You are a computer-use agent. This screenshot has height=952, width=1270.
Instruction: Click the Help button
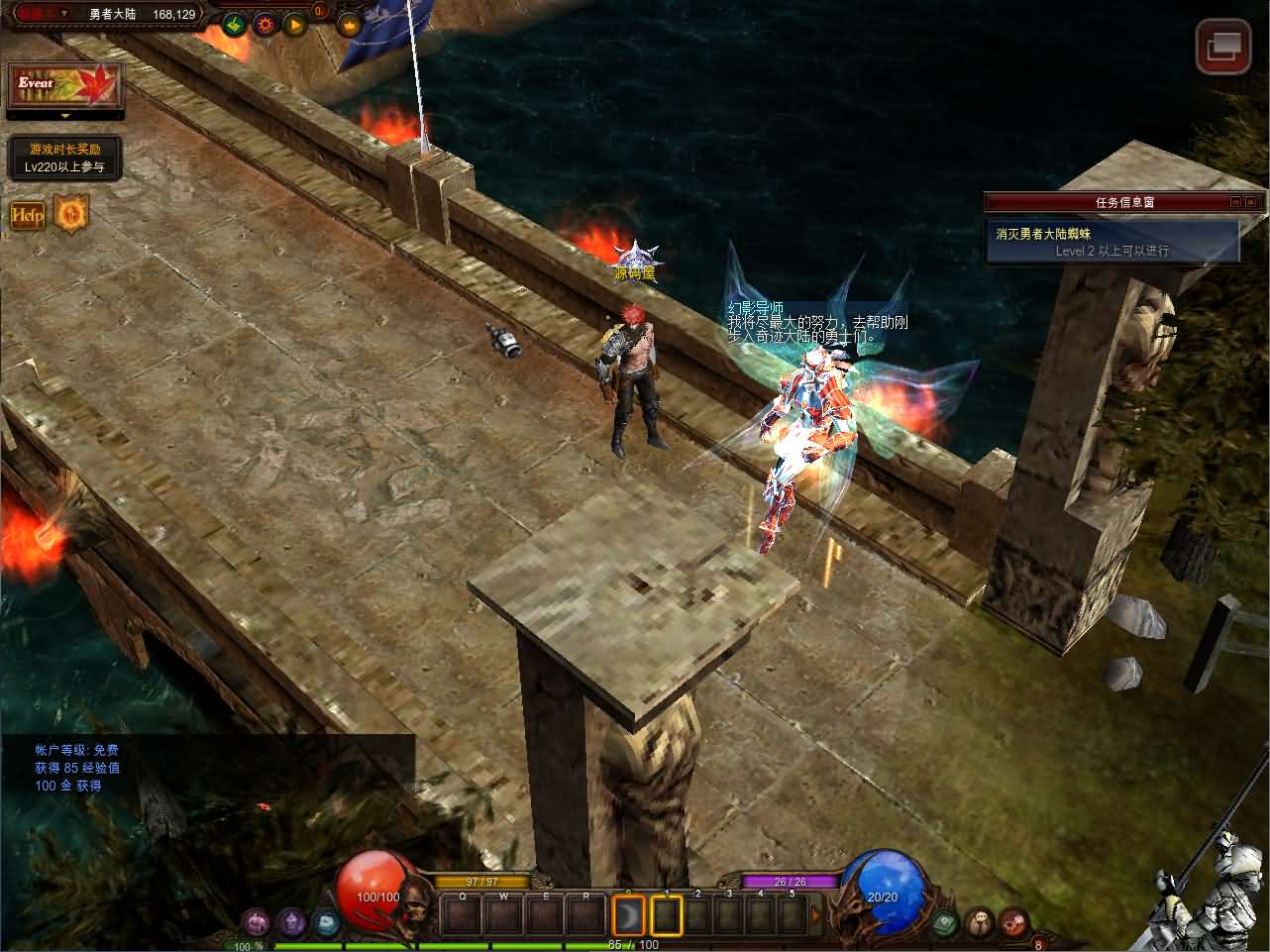point(27,215)
